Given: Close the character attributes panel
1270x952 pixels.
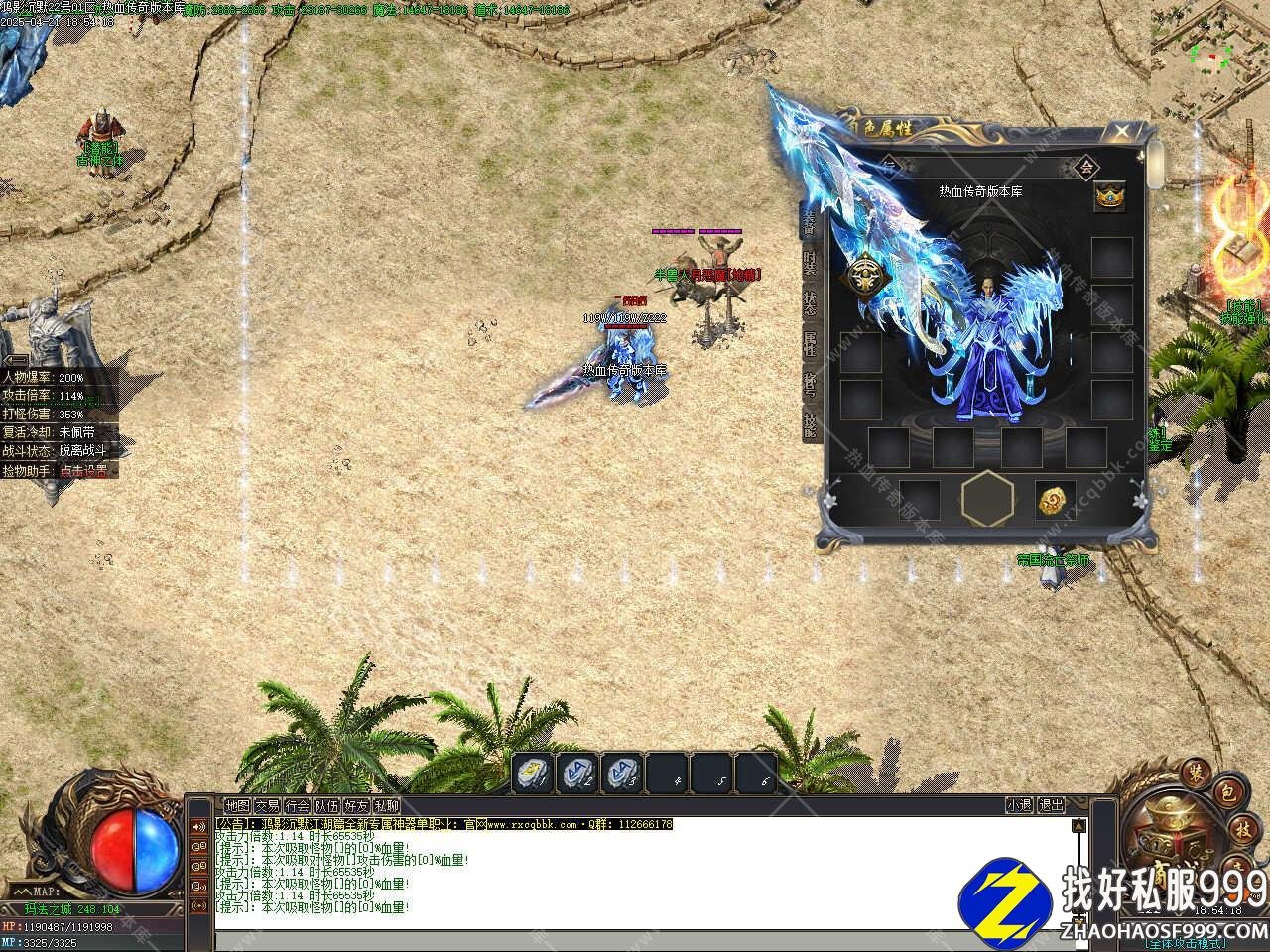Looking at the screenshot, I should [x=1121, y=131].
